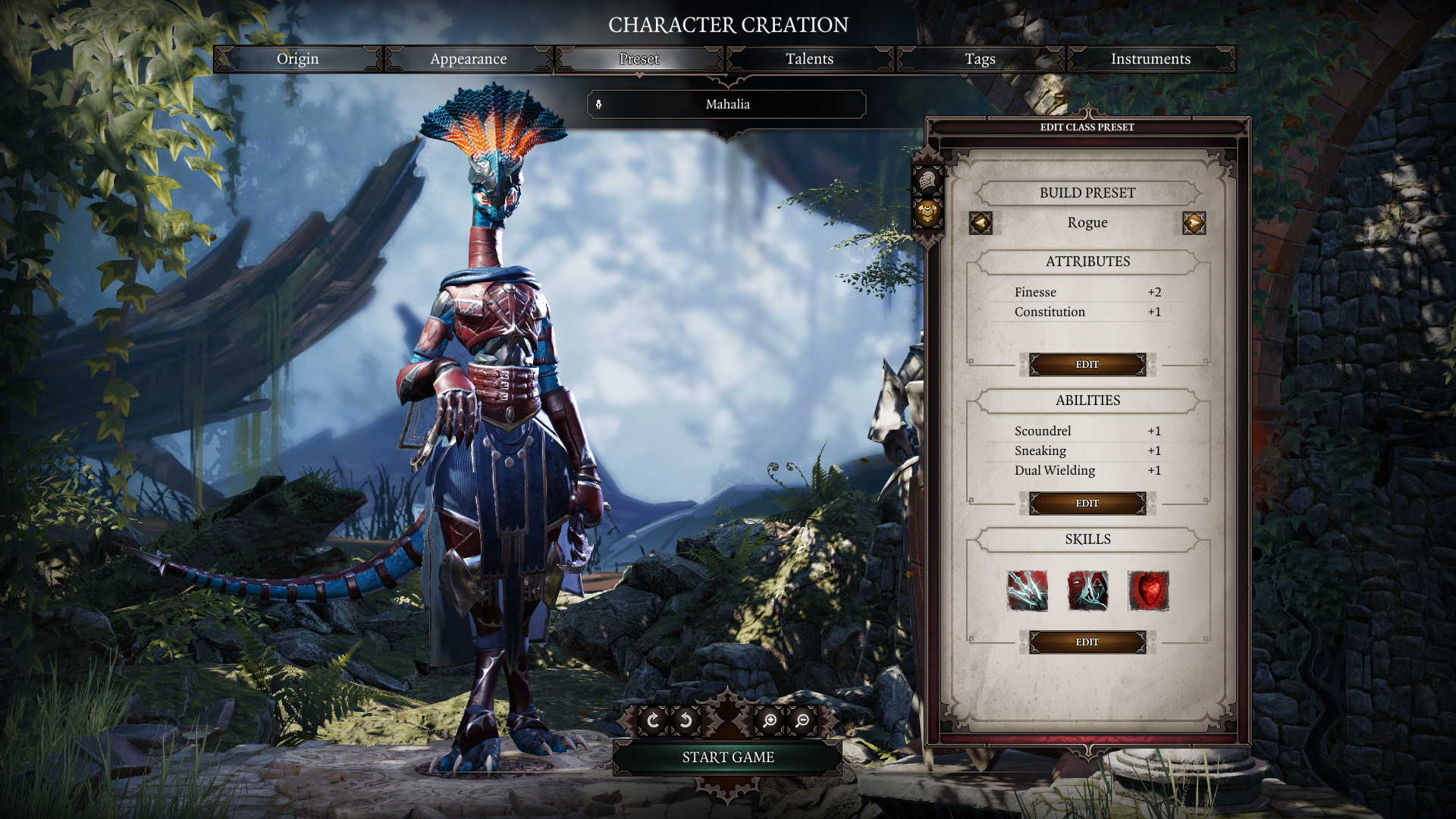Edit the Skills section
Image resolution: width=1456 pixels, height=819 pixels.
coord(1087,642)
